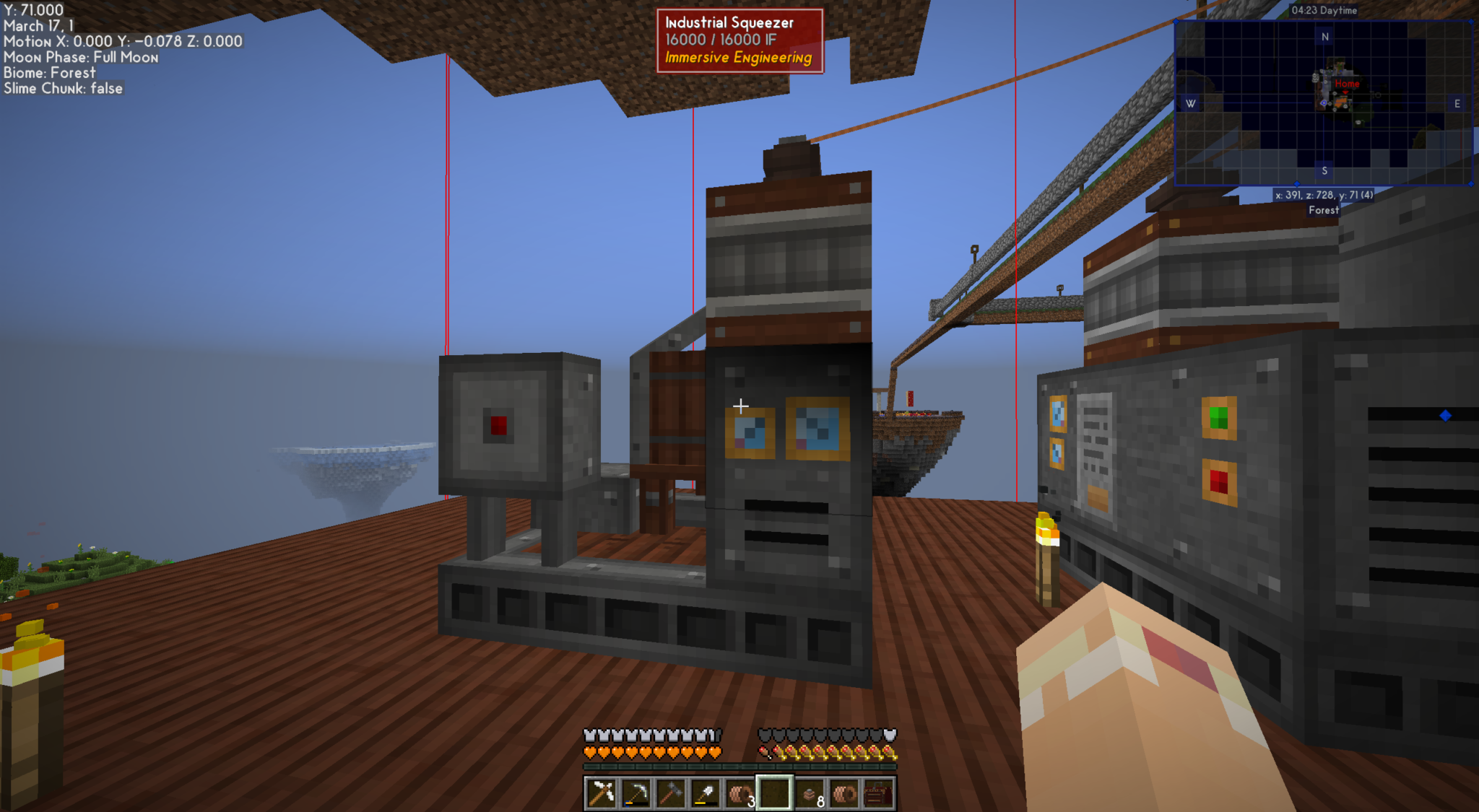Select the coil item in the ninth slot
1479x812 pixels.
point(846,792)
